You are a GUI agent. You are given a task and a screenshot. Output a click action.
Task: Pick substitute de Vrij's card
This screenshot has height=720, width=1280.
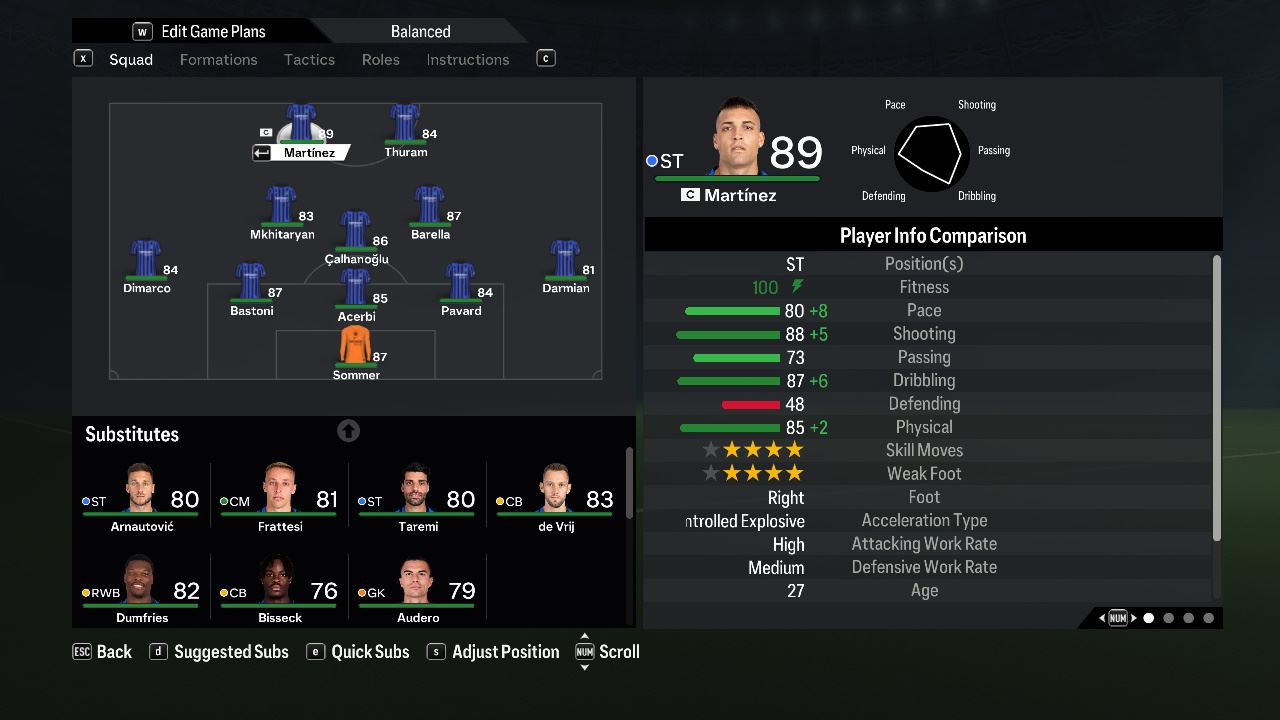[555, 497]
